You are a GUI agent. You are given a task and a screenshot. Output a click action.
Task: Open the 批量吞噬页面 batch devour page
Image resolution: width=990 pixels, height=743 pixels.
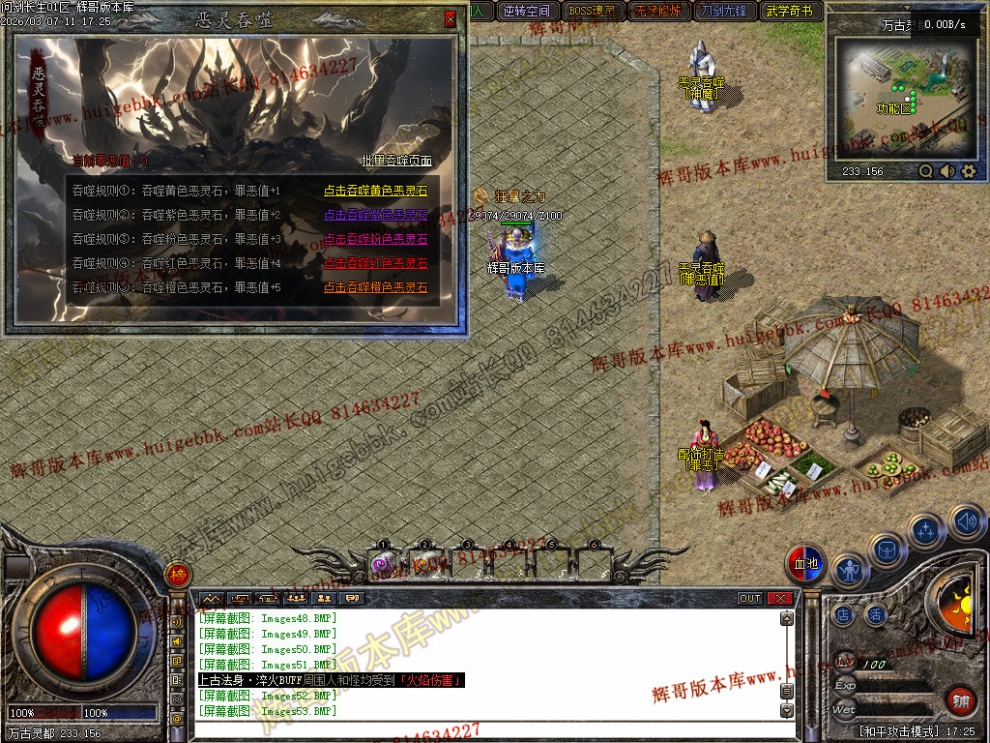(396, 160)
